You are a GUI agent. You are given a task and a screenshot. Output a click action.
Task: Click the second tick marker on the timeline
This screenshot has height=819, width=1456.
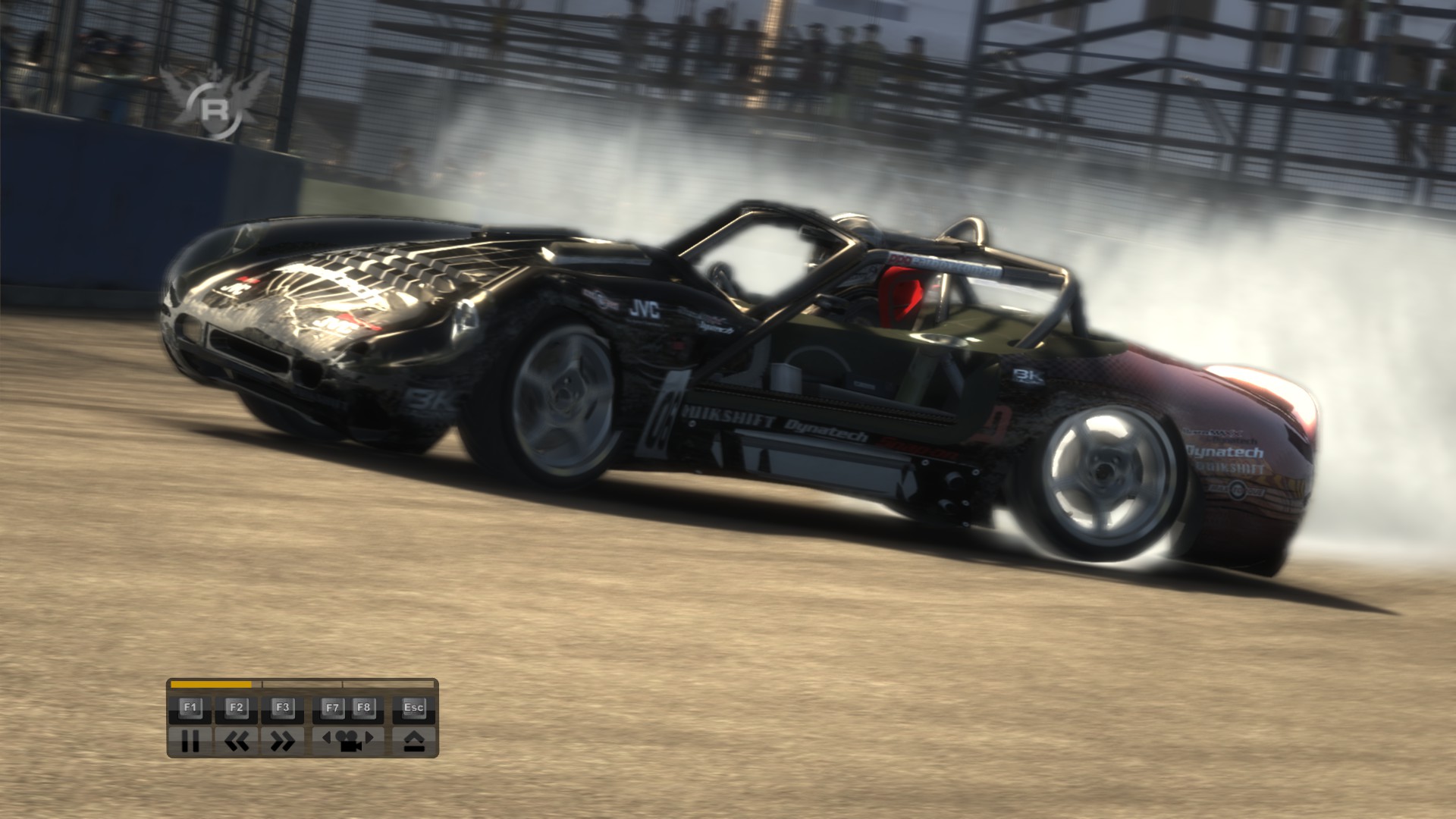click(x=342, y=683)
